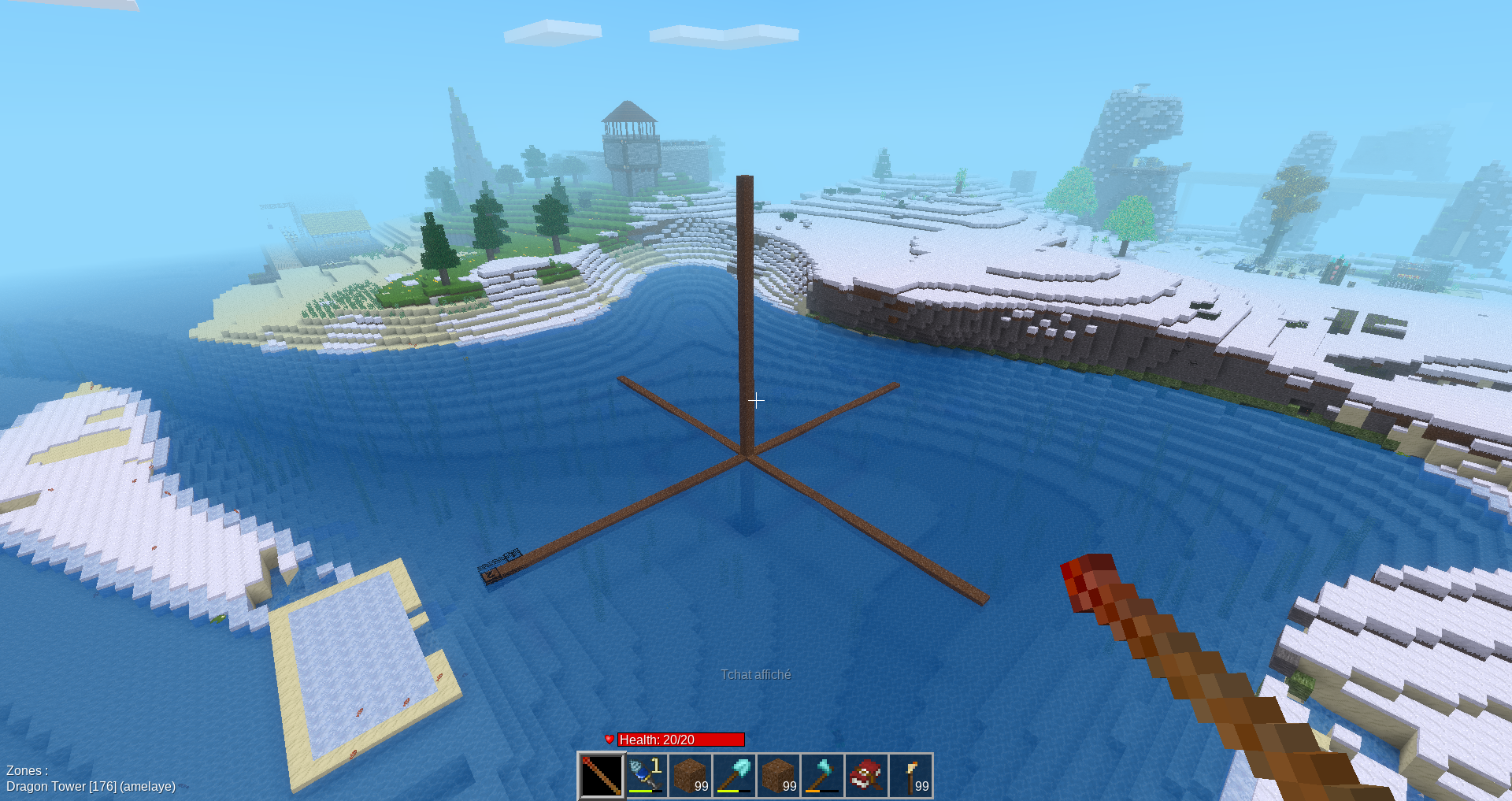Image resolution: width=1512 pixels, height=801 pixels.
Task: Pick the red book hotbar item
Action: [866, 775]
